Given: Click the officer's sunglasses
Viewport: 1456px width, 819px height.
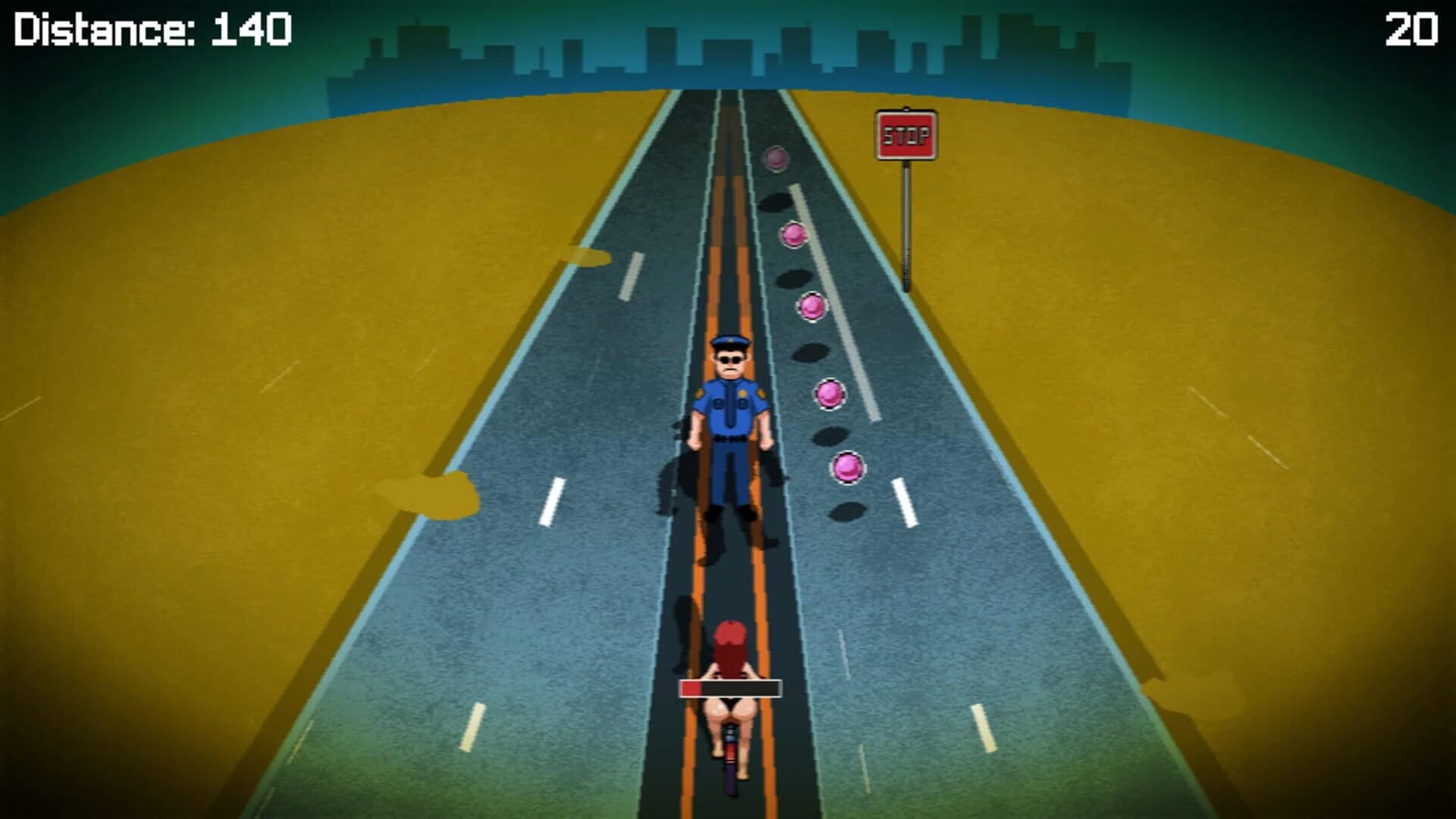Looking at the screenshot, I should [x=730, y=358].
